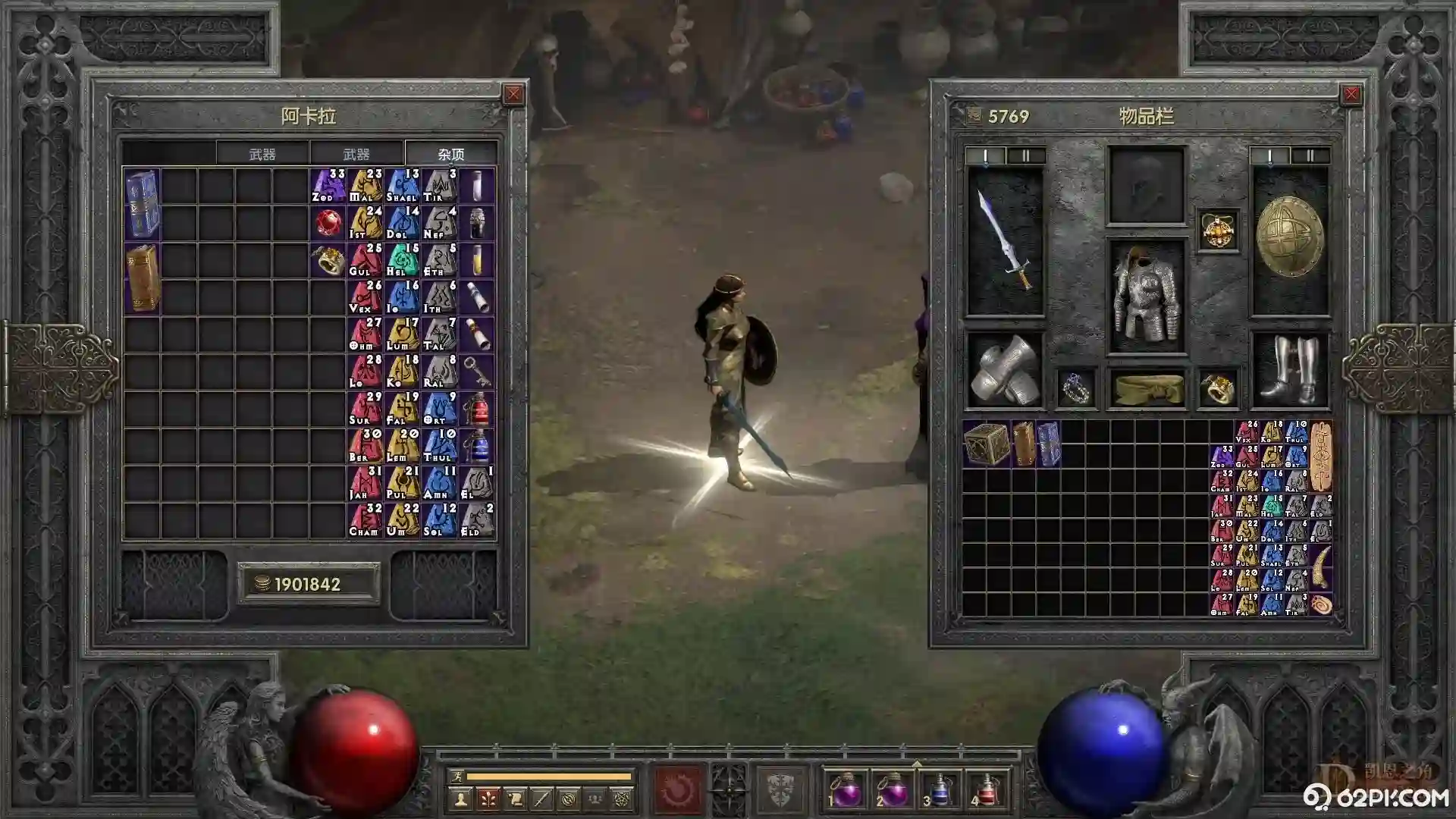Screen dimensions: 1456x819
Task: Open the right skill selector shield crest
Action: coord(782,789)
